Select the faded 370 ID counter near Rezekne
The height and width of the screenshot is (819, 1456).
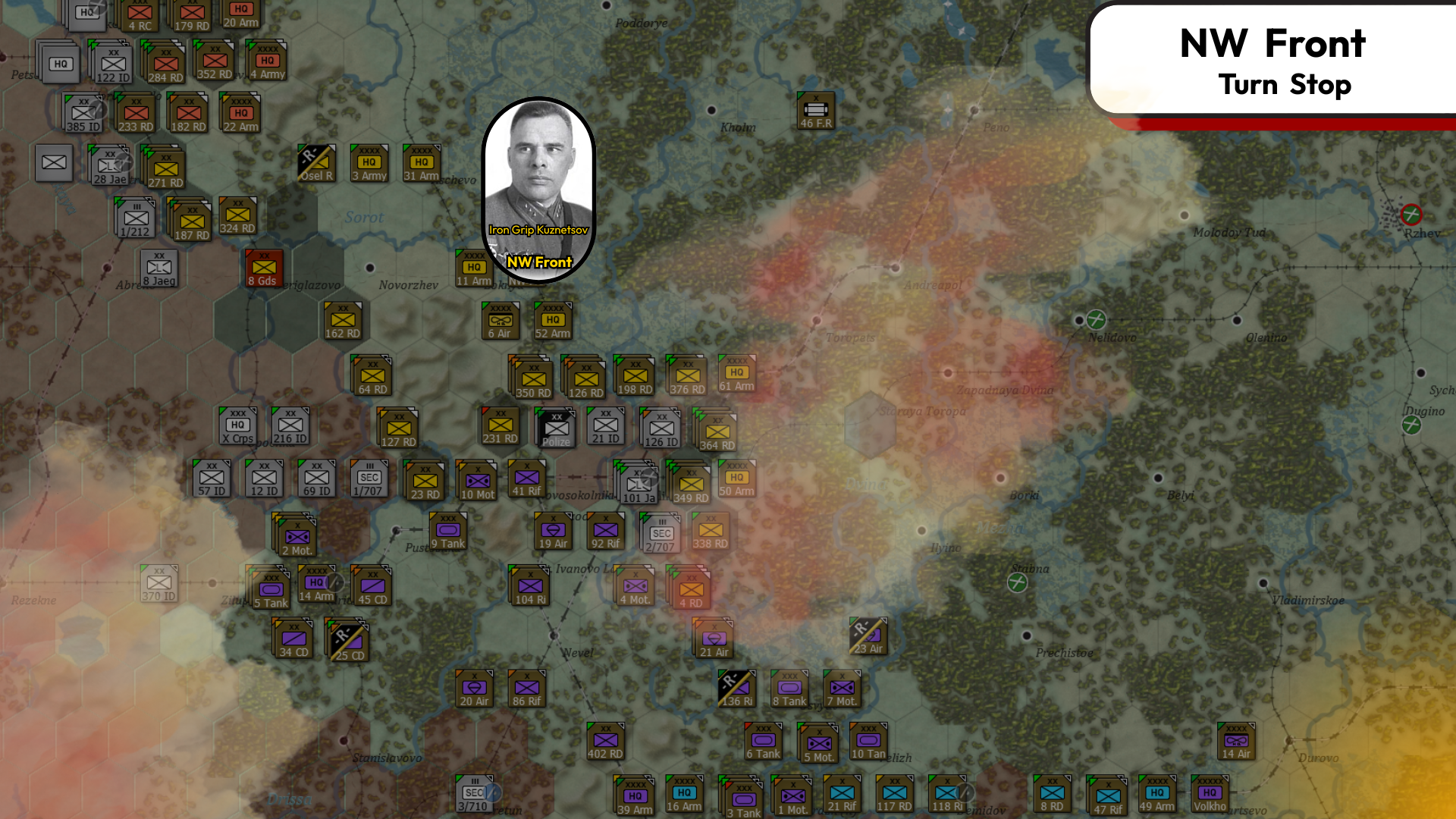pyautogui.click(x=158, y=582)
